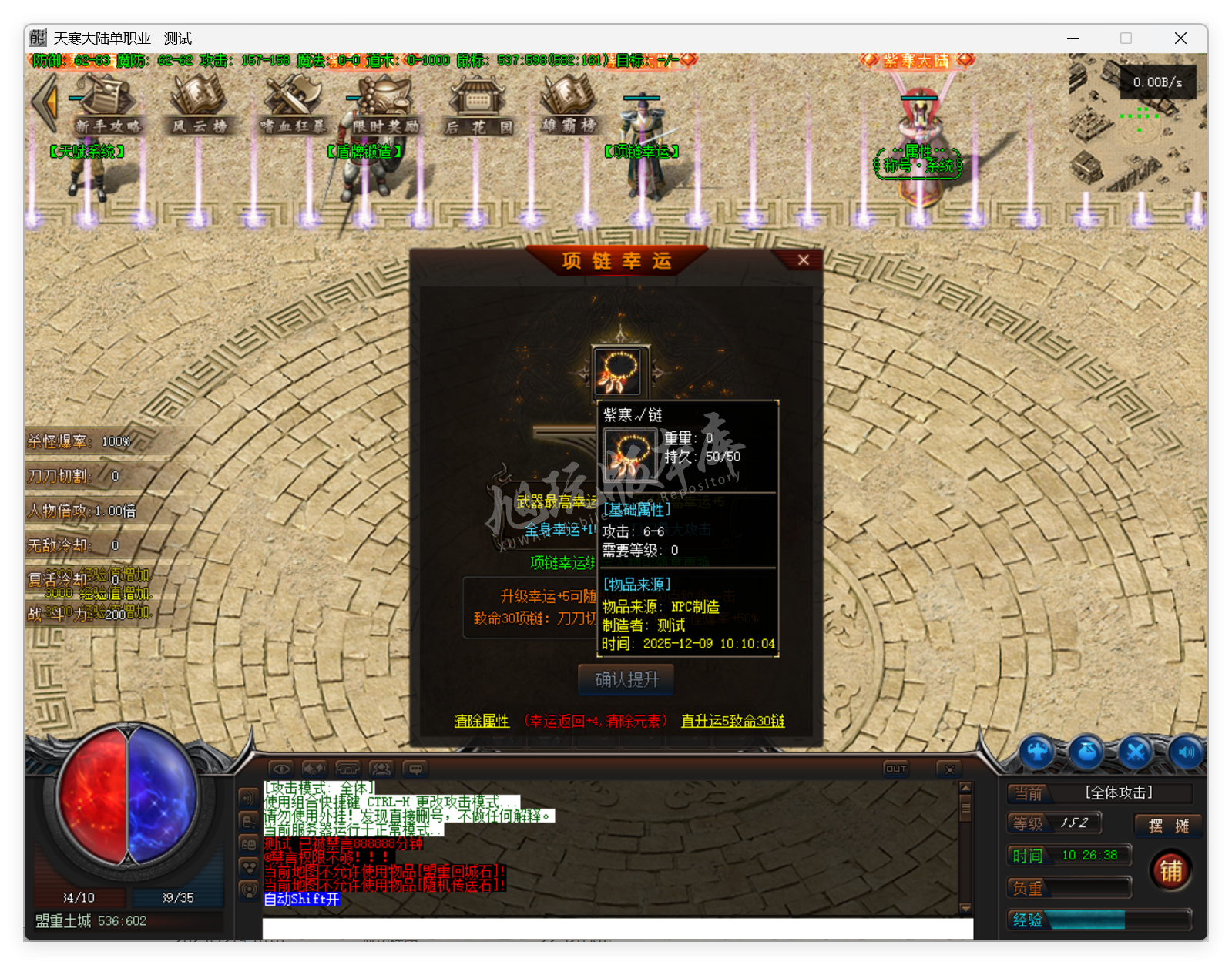Collapse the chat panel with its X control

click(x=949, y=768)
